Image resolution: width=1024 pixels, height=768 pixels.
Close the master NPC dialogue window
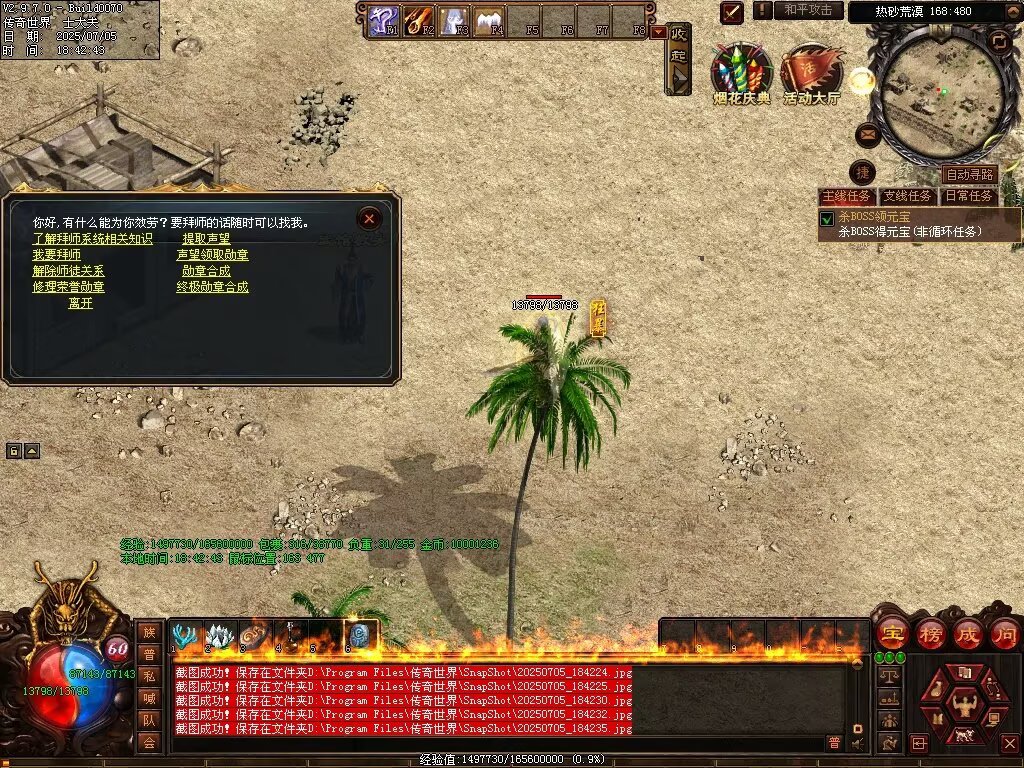(370, 218)
